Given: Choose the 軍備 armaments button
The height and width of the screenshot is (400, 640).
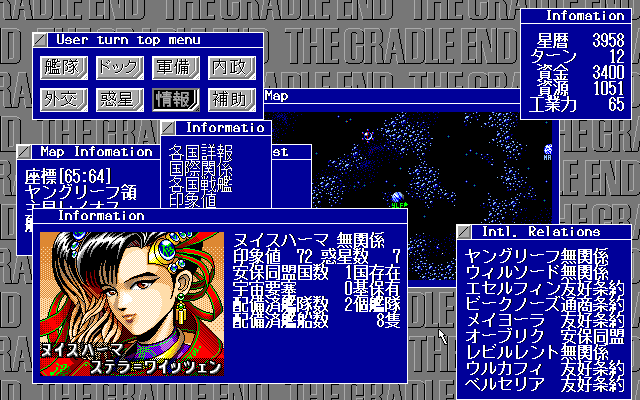Looking at the screenshot, I should [175, 67].
